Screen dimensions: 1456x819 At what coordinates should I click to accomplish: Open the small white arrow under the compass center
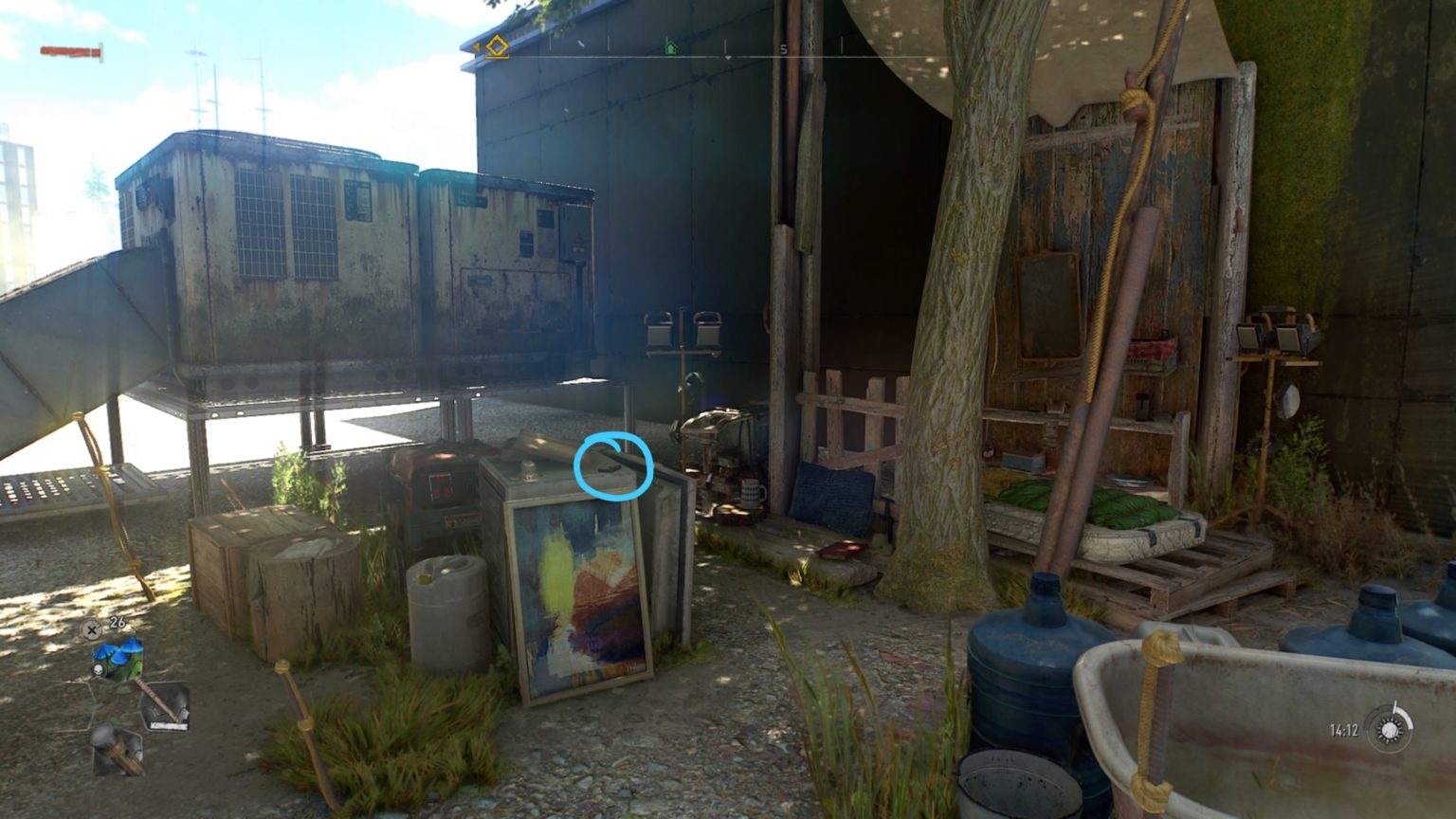pyautogui.click(x=726, y=57)
